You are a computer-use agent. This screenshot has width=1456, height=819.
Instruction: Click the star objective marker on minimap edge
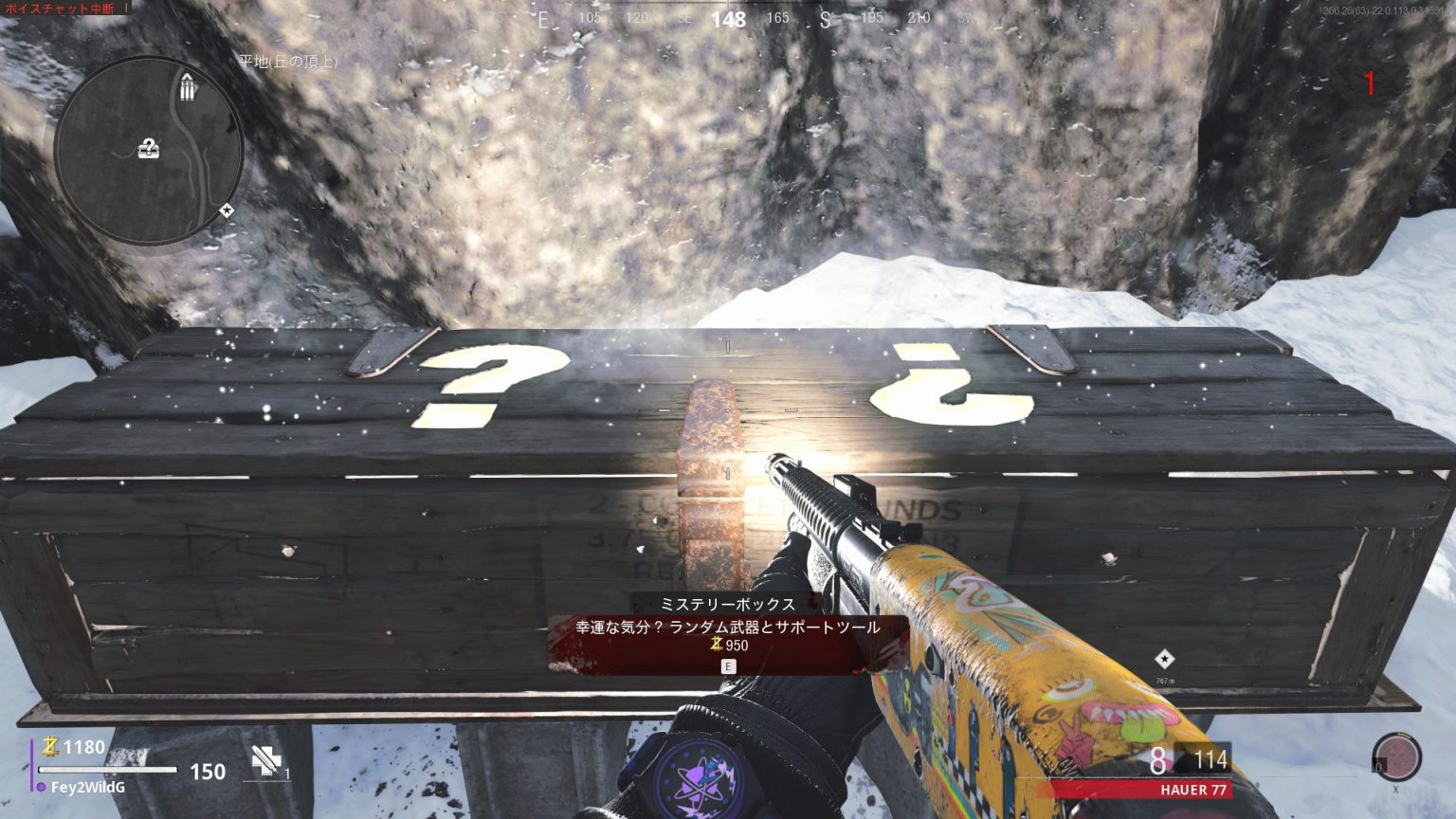227,210
